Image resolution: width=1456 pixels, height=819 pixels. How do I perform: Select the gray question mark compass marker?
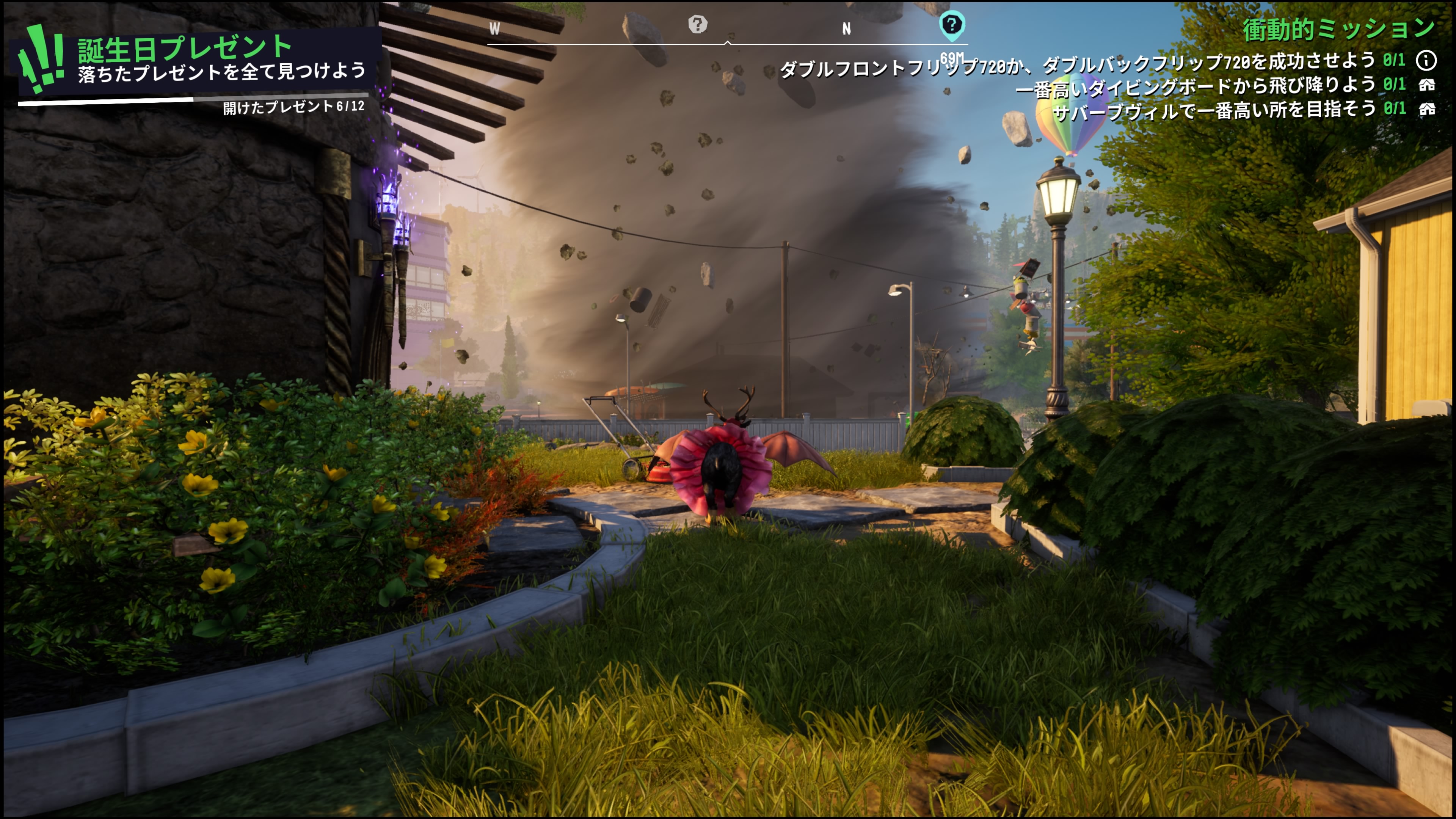point(698,24)
